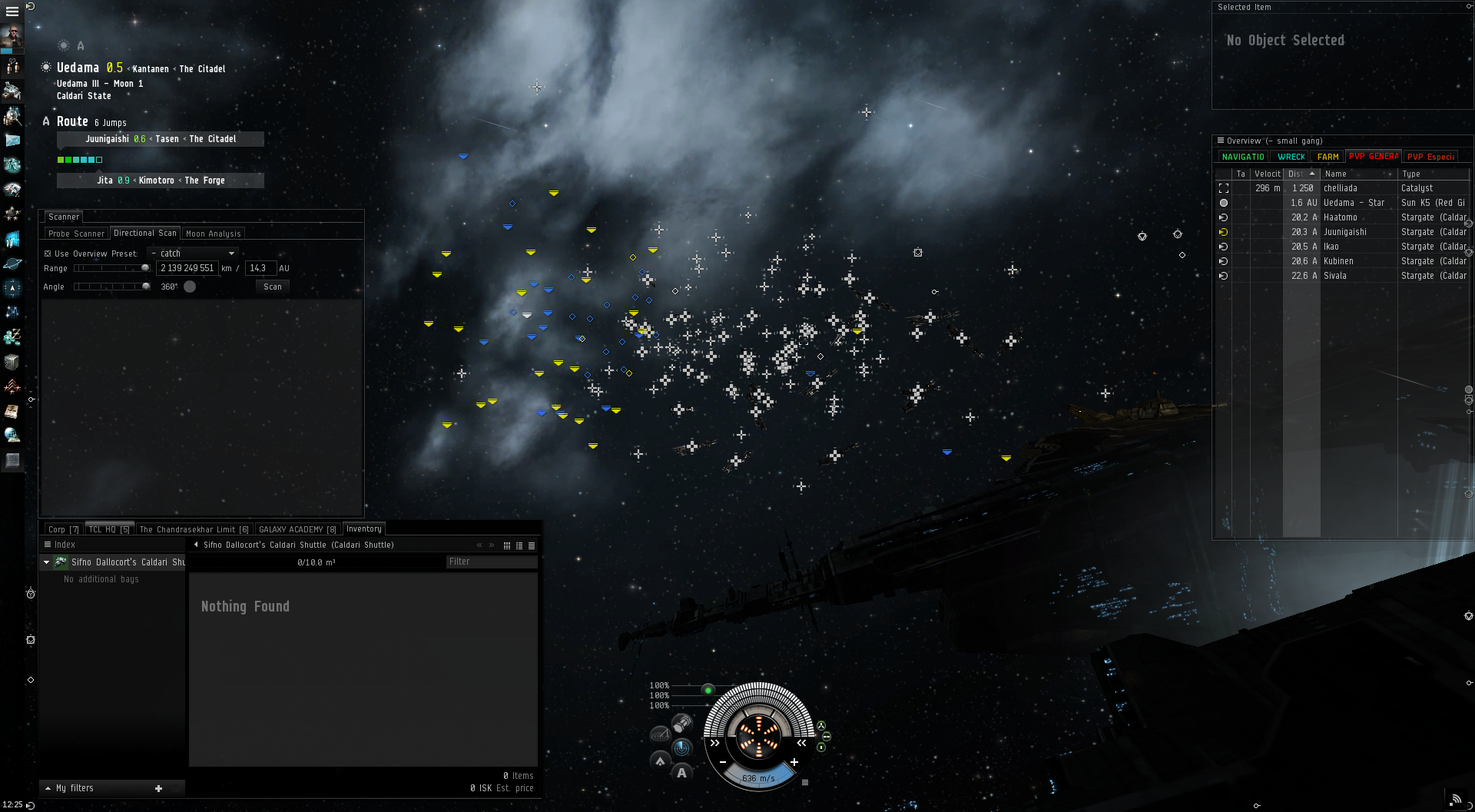Viewport: 1475px width, 812px height.
Task: Toggle Use Overview Preset checkbox
Action: (x=48, y=254)
